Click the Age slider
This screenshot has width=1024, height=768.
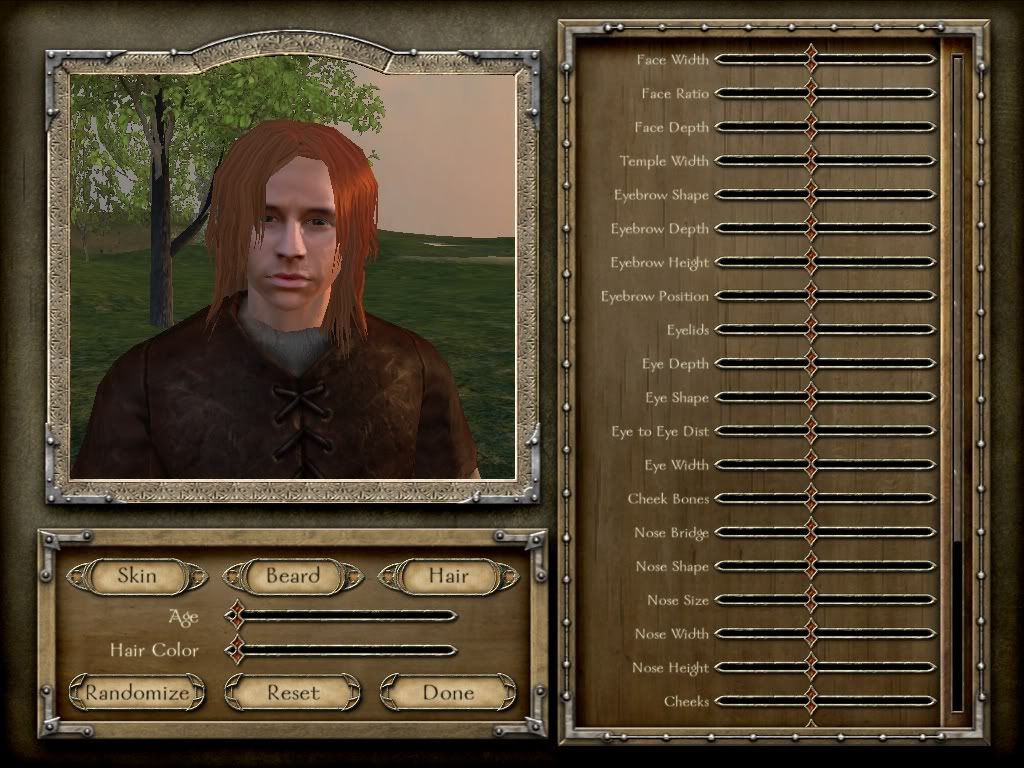(345, 616)
